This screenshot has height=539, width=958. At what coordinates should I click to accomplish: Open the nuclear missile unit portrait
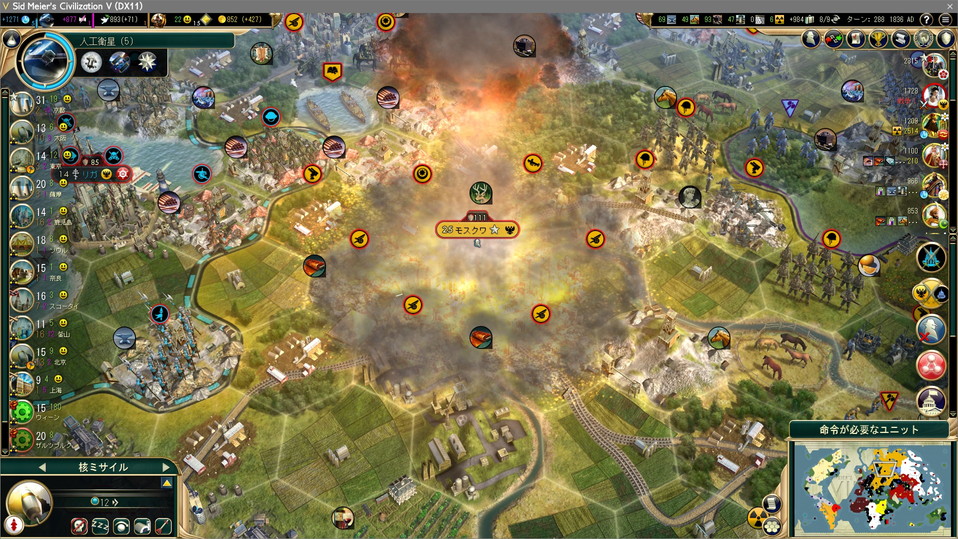(x=29, y=501)
